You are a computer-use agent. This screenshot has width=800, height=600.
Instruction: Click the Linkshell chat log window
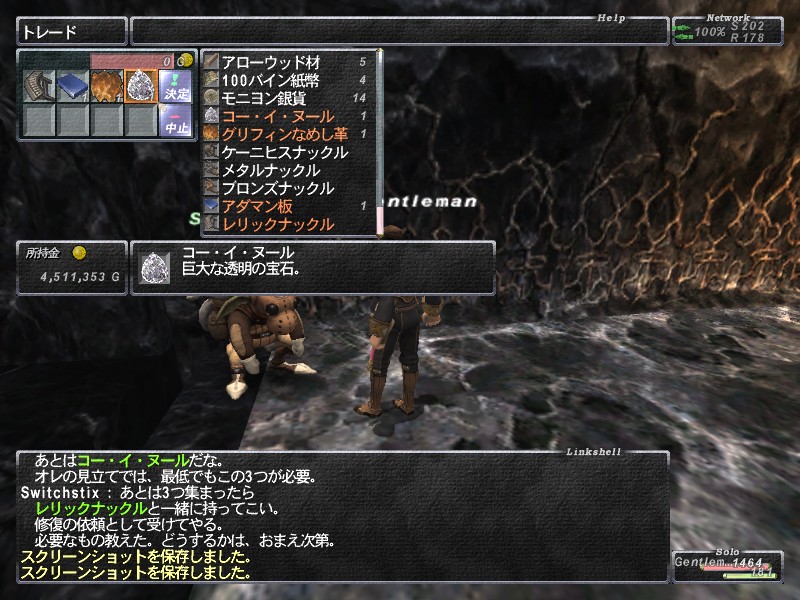340,515
